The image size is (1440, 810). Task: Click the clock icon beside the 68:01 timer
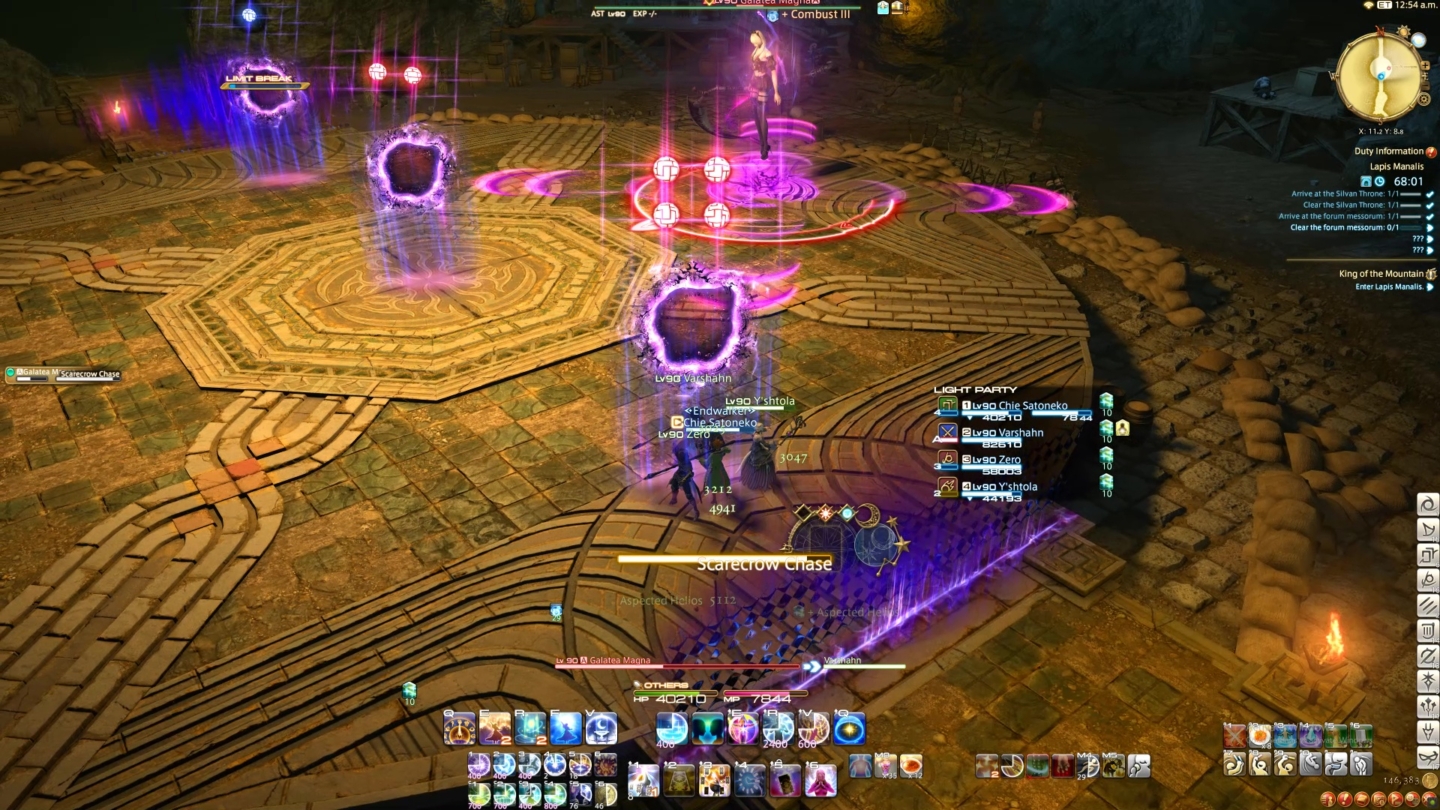1379,181
